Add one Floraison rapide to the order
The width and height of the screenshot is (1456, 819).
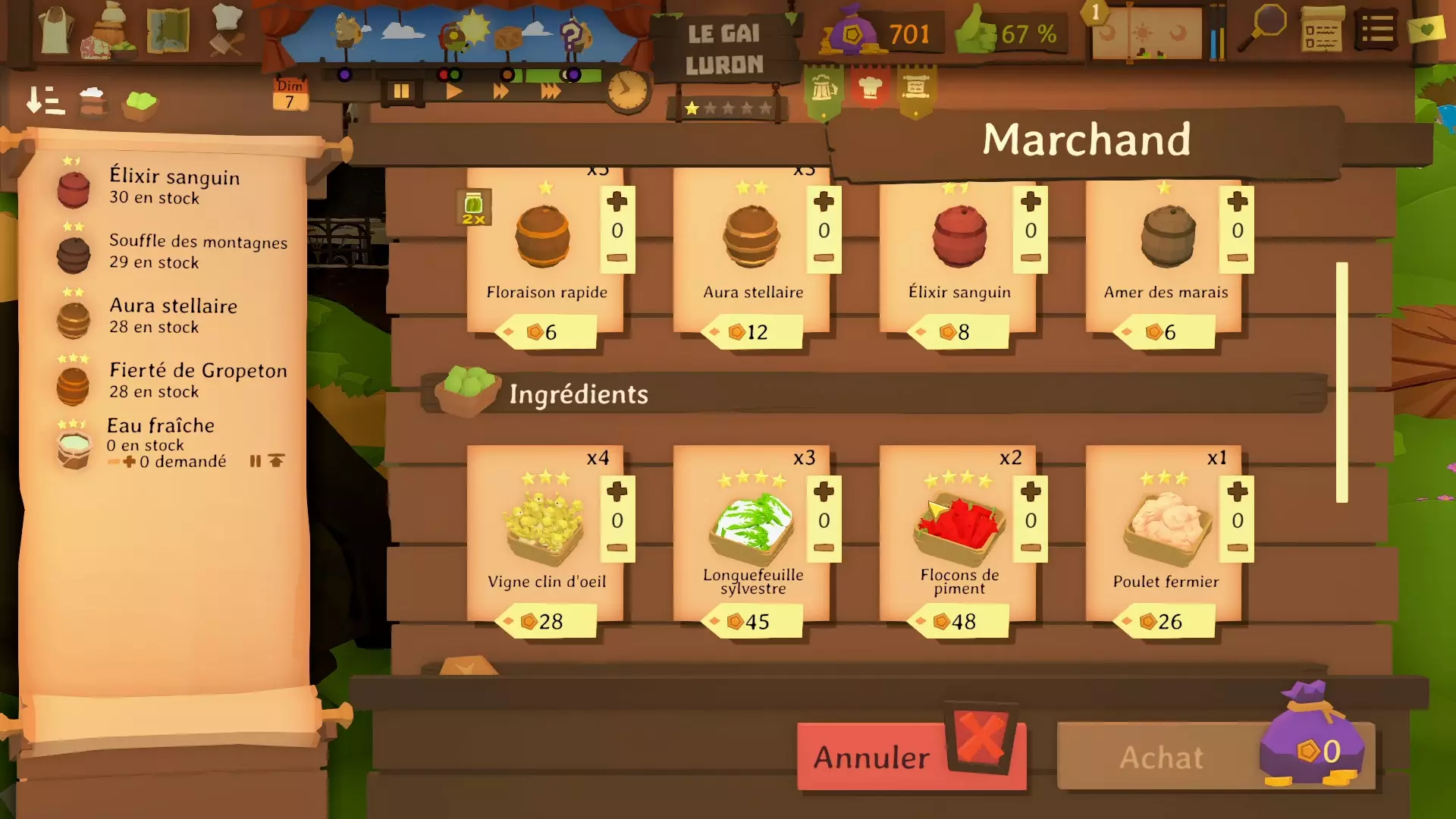click(x=617, y=202)
